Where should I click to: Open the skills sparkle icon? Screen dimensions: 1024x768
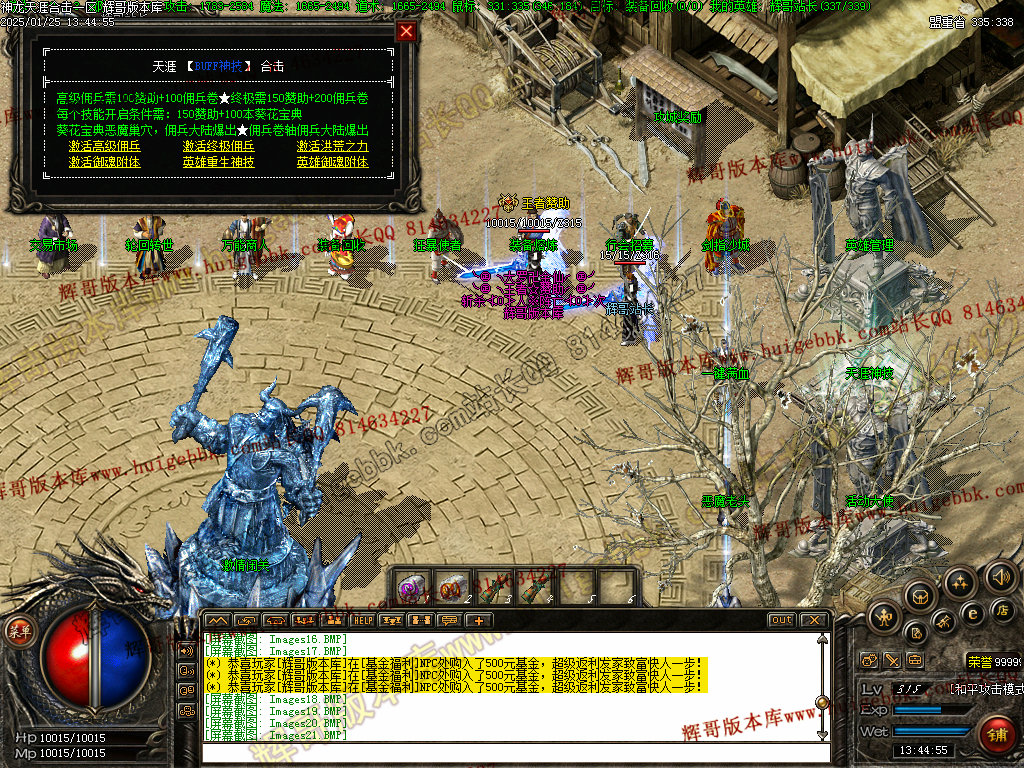coord(960,583)
